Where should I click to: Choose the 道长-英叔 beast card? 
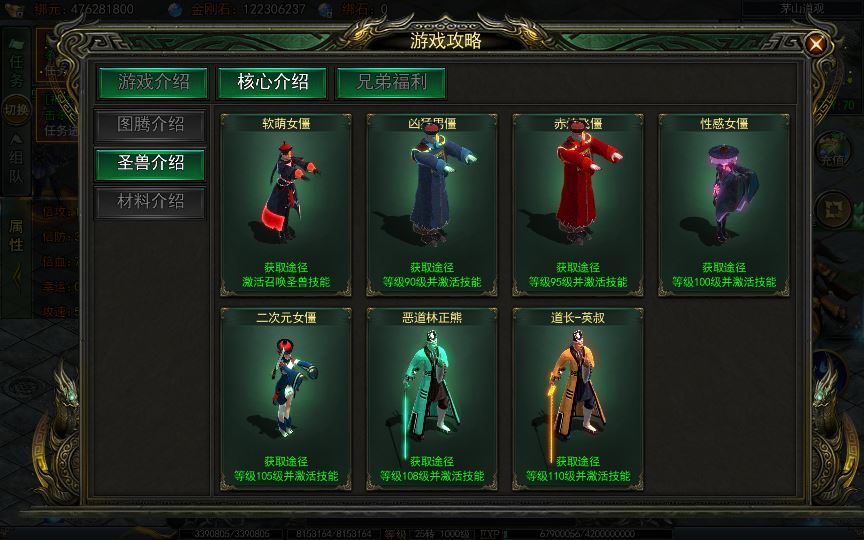pyautogui.click(x=577, y=398)
